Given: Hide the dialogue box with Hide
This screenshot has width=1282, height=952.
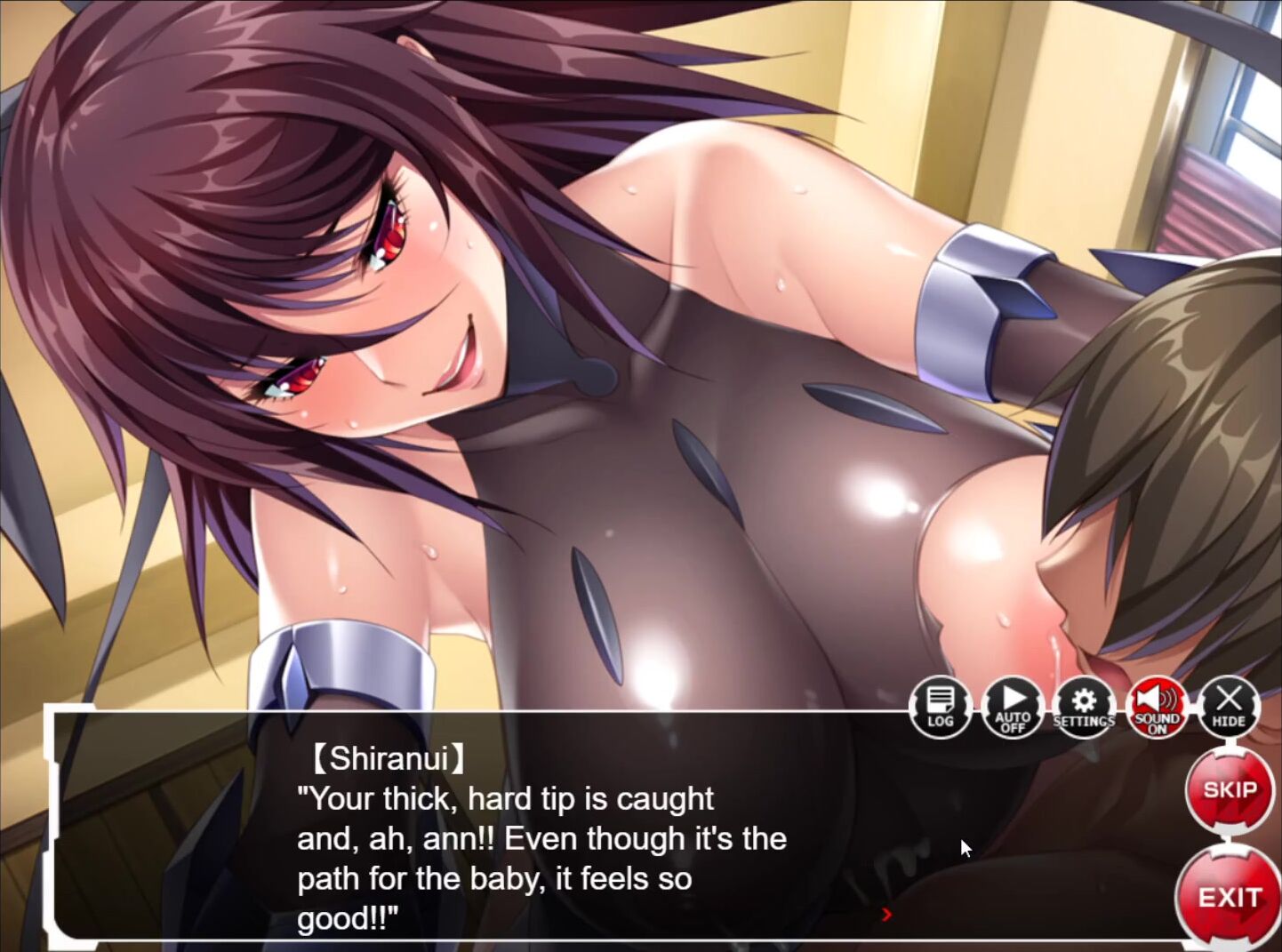Looking at the screenshot, I should [1229, 708].
